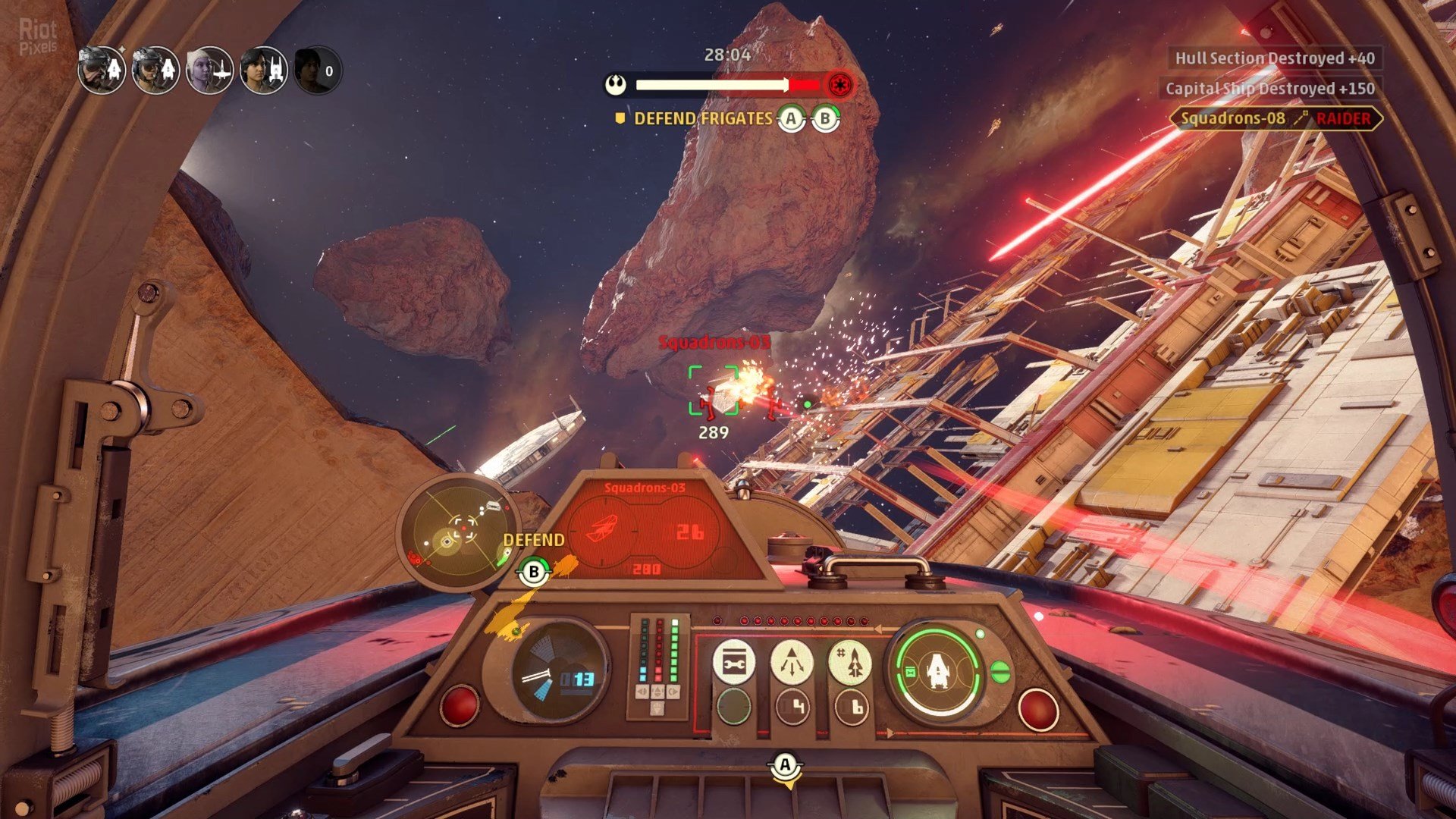Viewport: 1456px width, 819px height.
Task: Click the Capital Ship Destroyed notification
Action: pyautogui.click(x=1269, y=89)
